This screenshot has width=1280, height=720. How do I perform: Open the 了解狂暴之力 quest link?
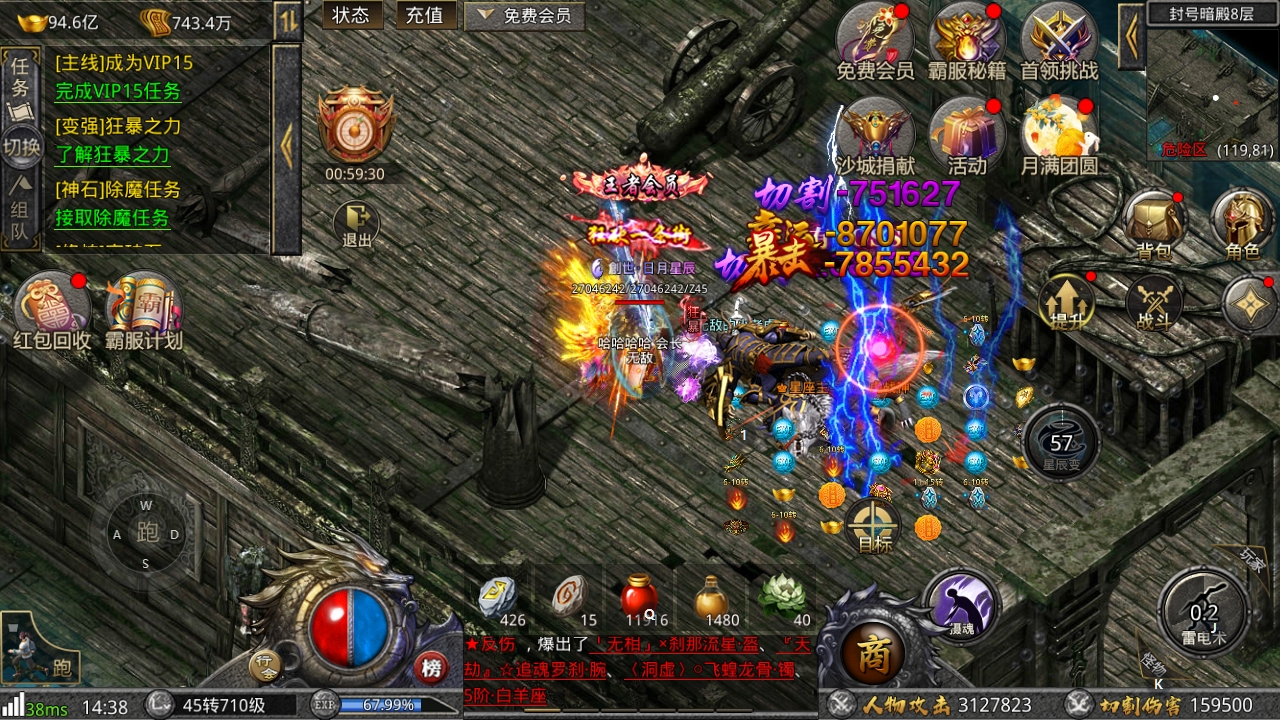pyautogui.click(x=112, y=154)
